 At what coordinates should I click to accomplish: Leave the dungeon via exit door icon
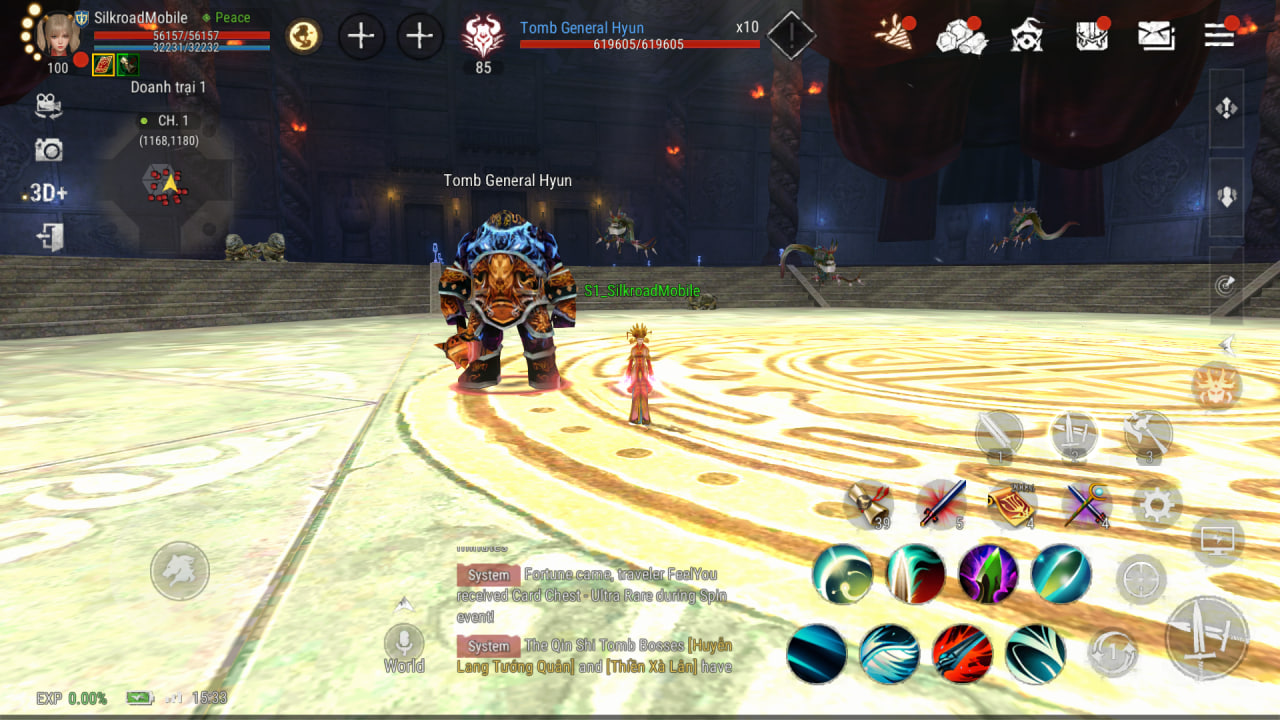49,237
